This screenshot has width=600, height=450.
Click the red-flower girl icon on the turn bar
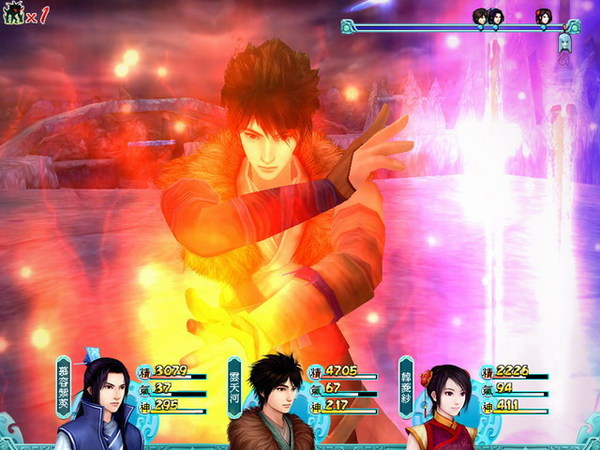pos(542,17)
